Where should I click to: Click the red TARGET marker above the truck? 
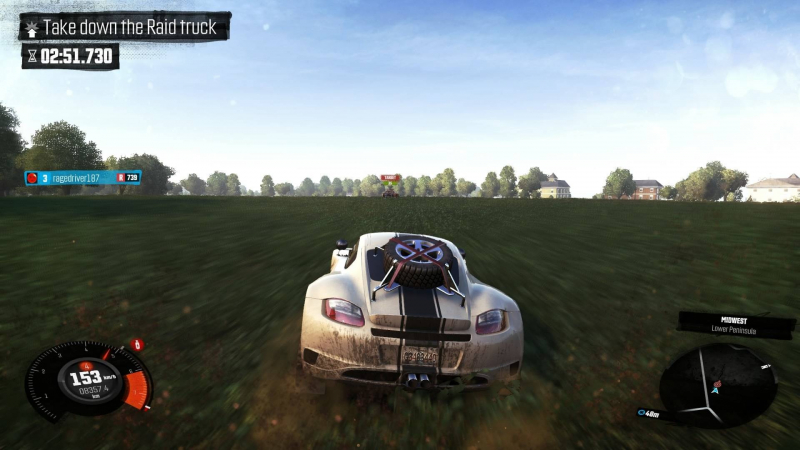[390, 178]
